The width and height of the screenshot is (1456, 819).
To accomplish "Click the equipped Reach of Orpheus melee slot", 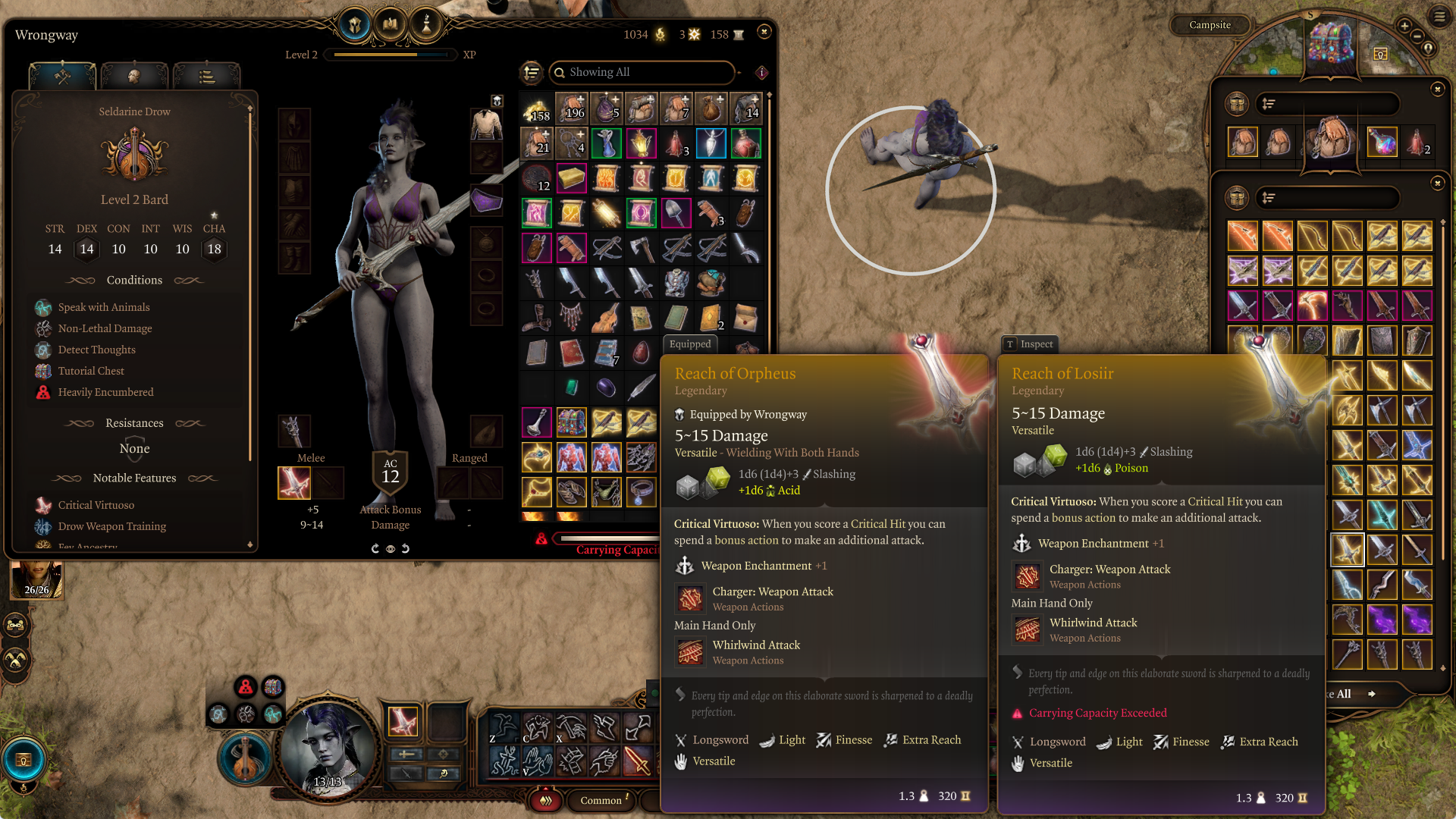I will coord(294,482).
